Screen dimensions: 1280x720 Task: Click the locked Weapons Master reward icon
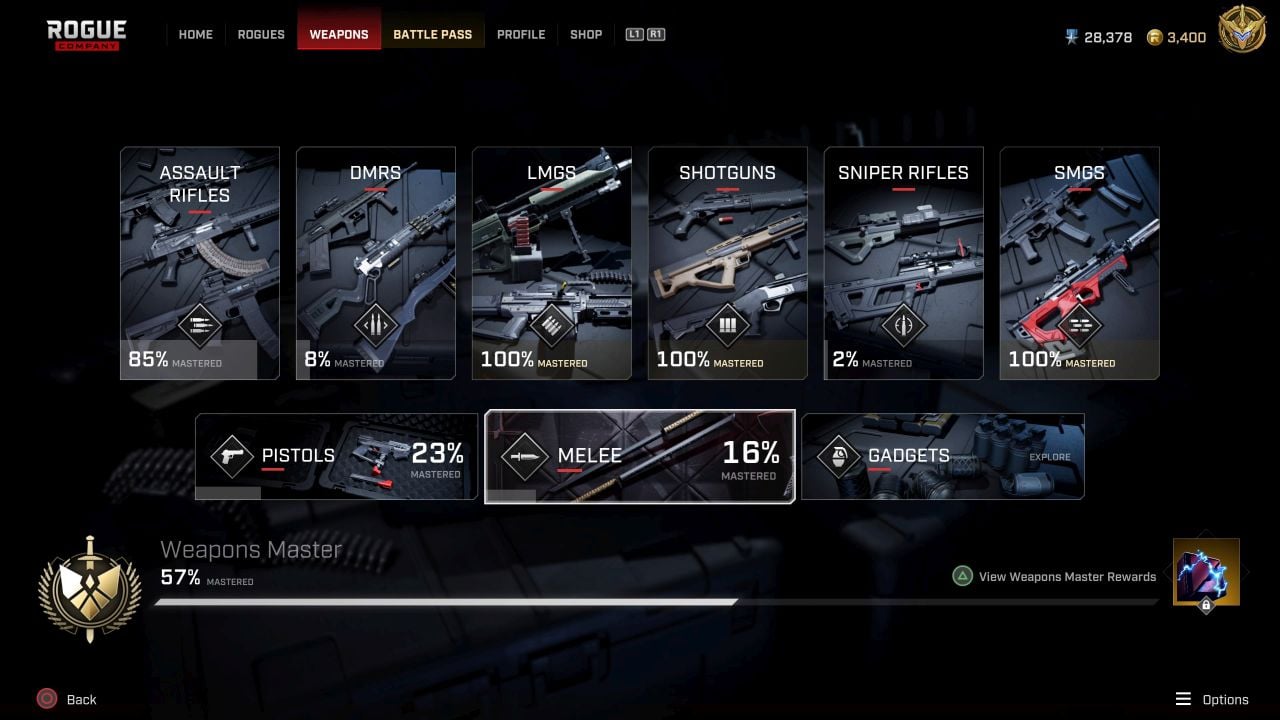coord(1206,573)
